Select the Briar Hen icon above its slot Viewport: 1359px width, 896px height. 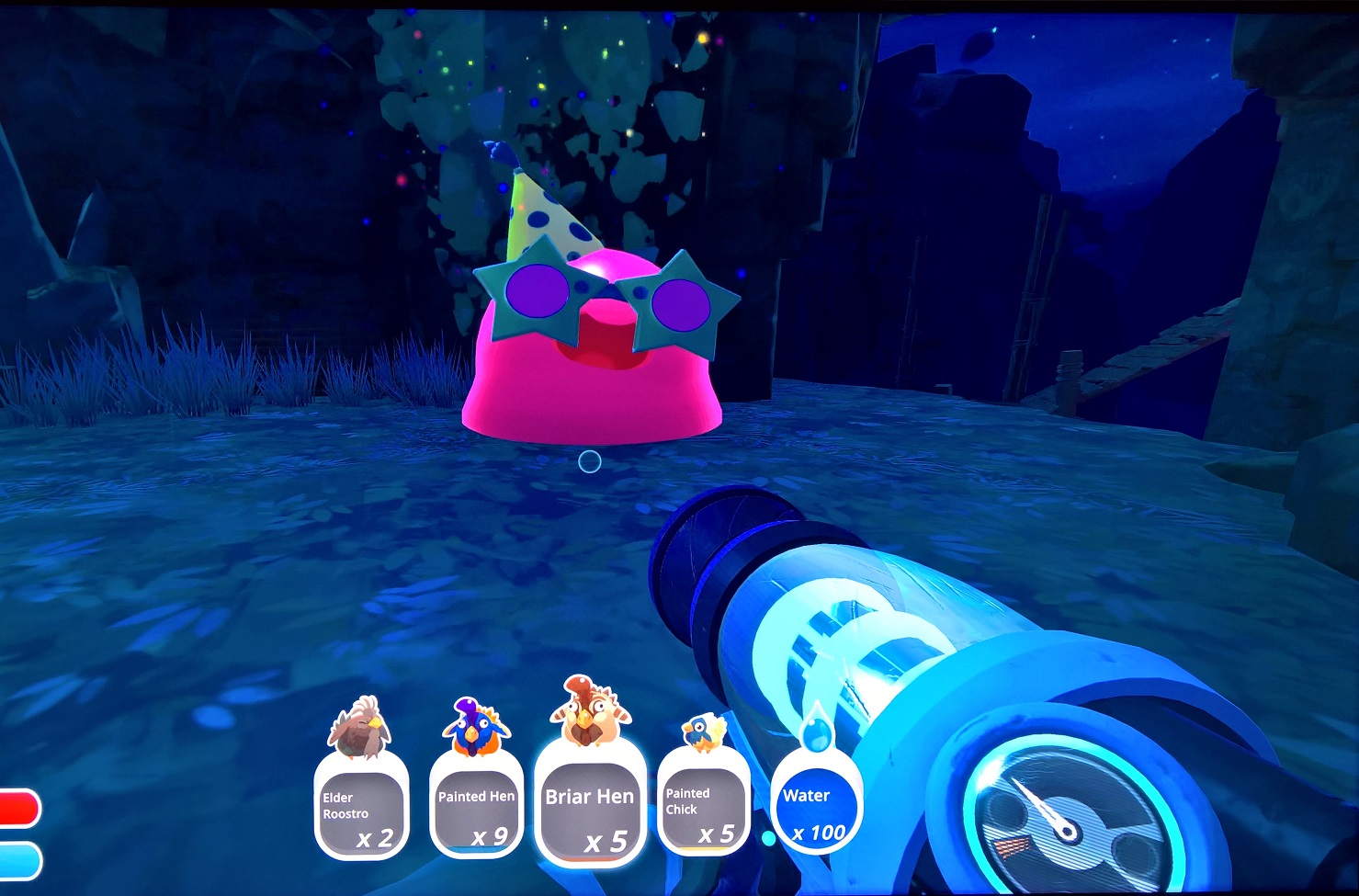[588, 712]
